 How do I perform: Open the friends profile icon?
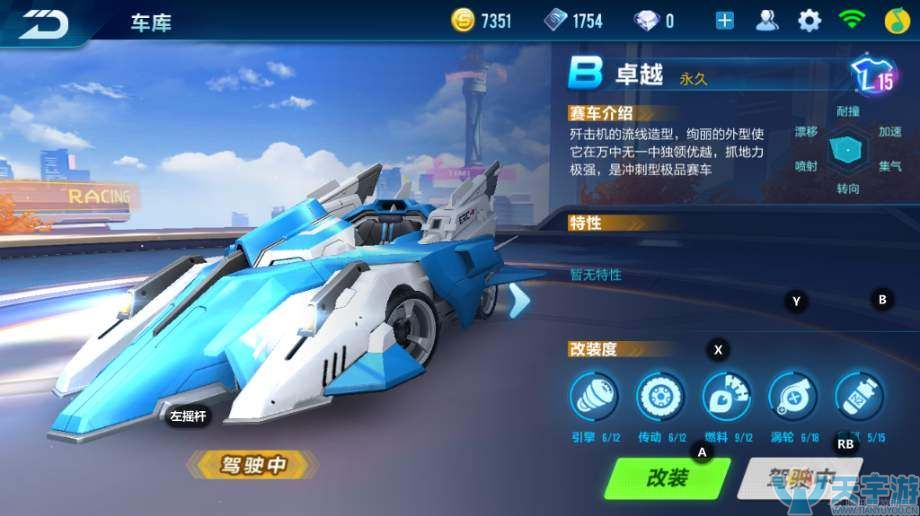(x=767, y=21)
